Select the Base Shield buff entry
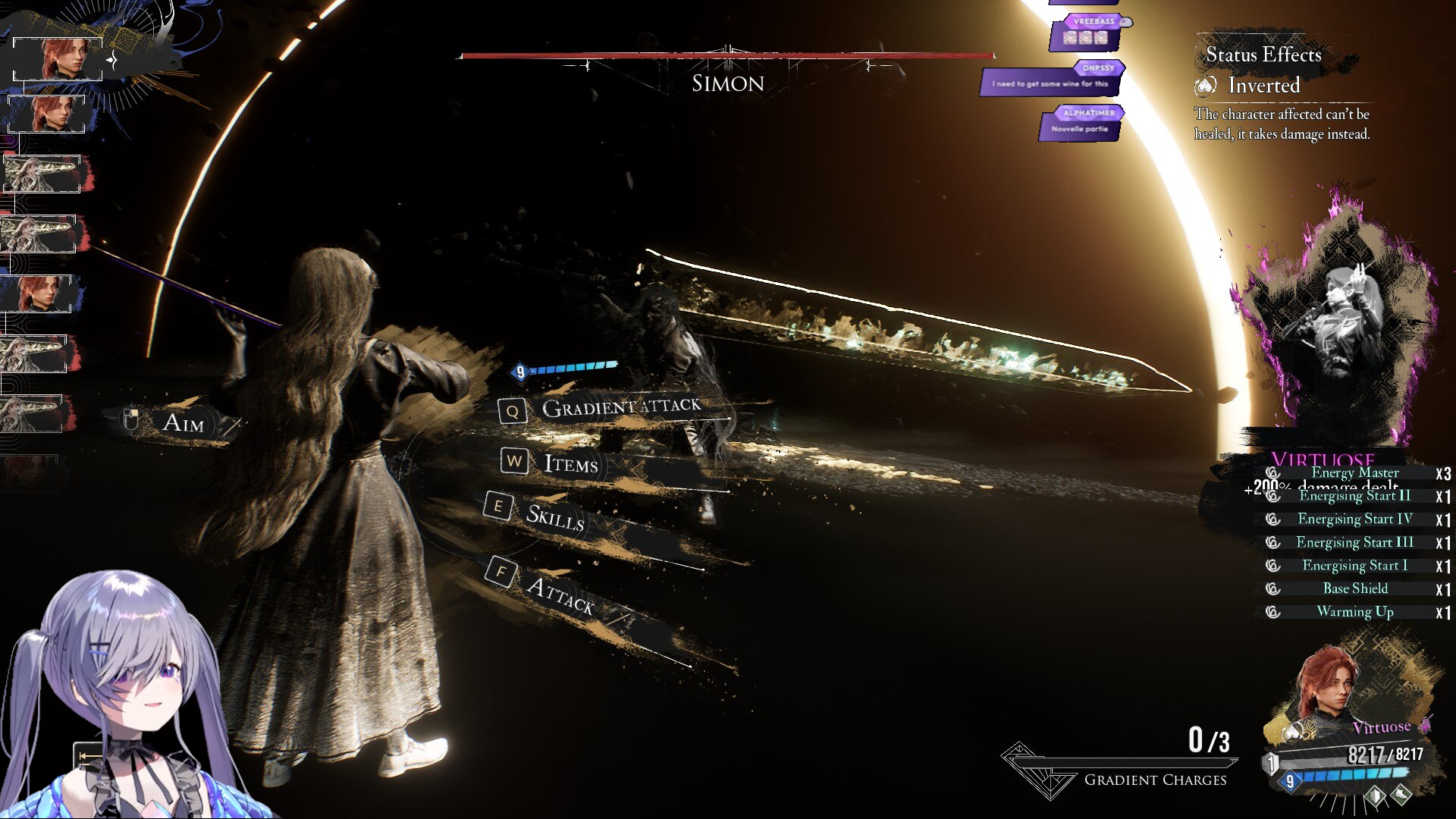Viewport: 1456px width, 819px height. pos(1354,588)
